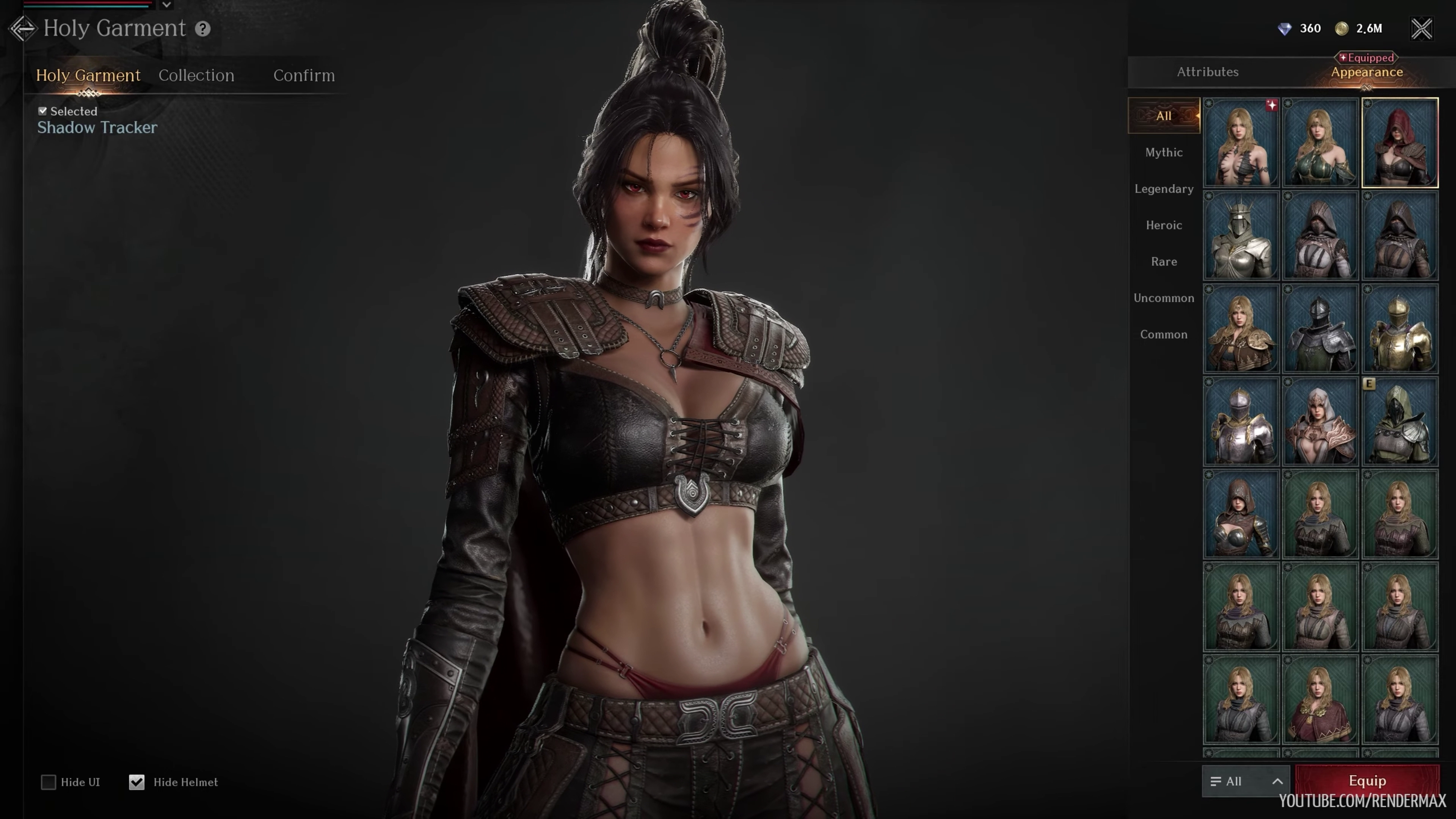The height and width of the screenshot is (819, 1456).
Task: Pick the golden armor helmet garment
Action: point(1400,329)
